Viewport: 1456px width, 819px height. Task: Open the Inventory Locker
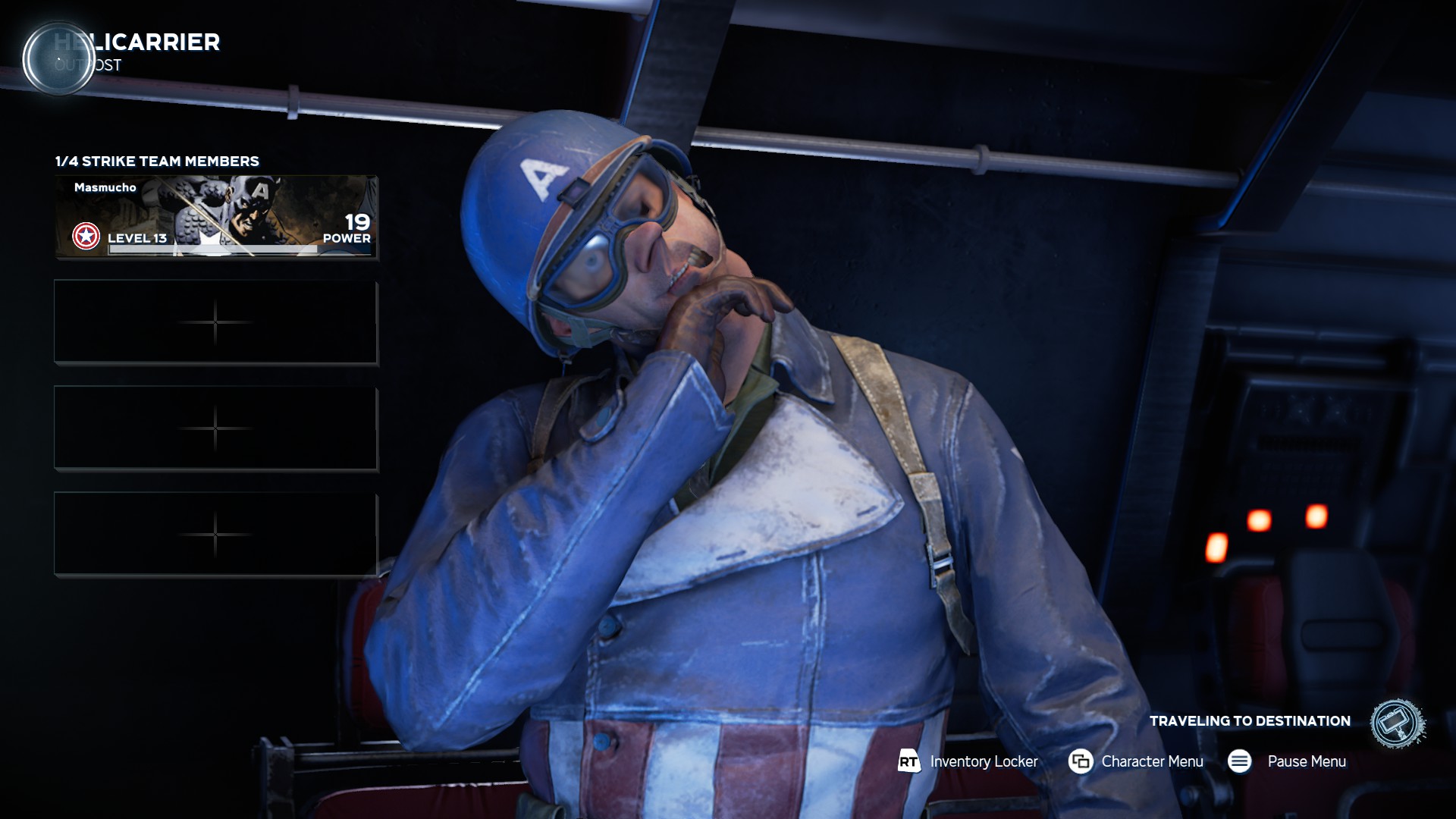[968, 761]
